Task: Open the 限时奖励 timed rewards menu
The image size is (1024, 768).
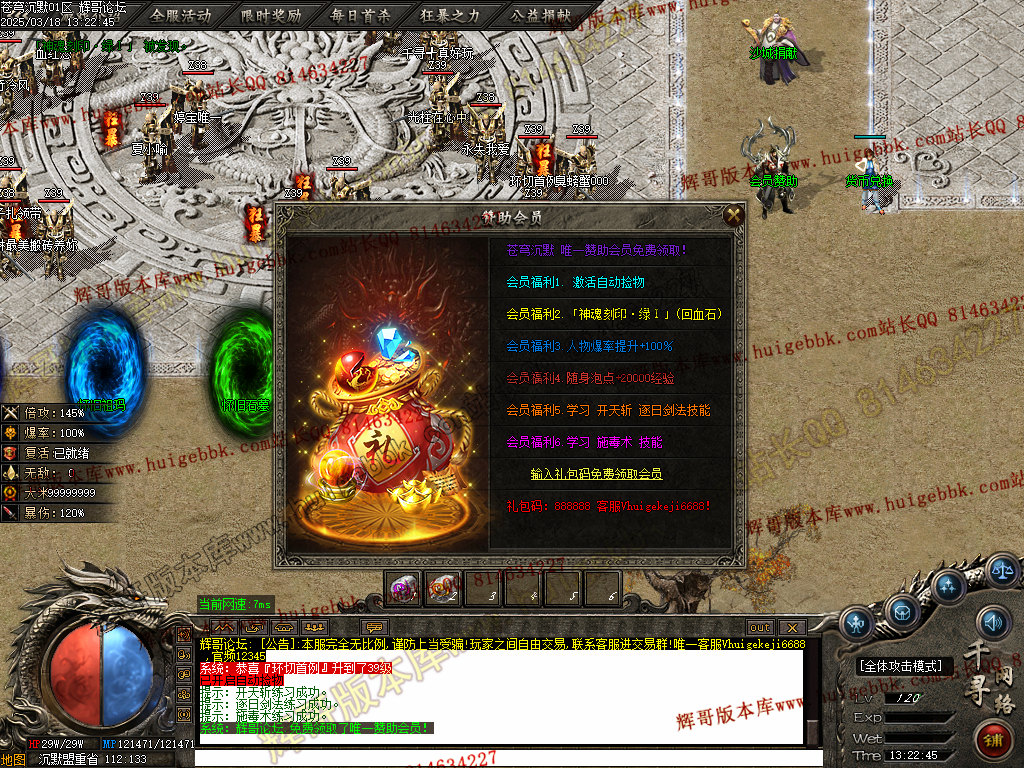Action: [271, 15]
